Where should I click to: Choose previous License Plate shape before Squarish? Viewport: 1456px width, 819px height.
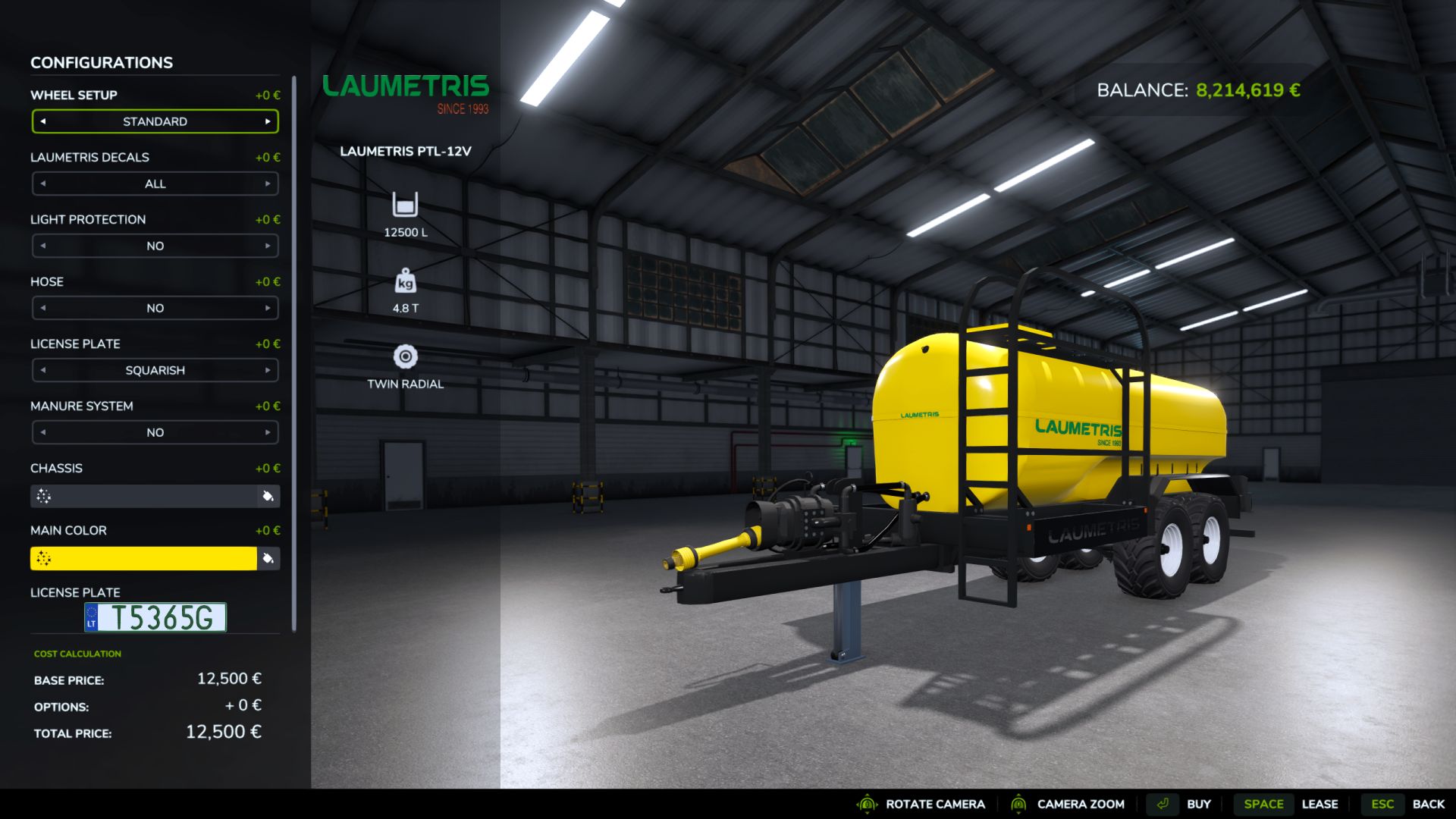coord(43,370)
